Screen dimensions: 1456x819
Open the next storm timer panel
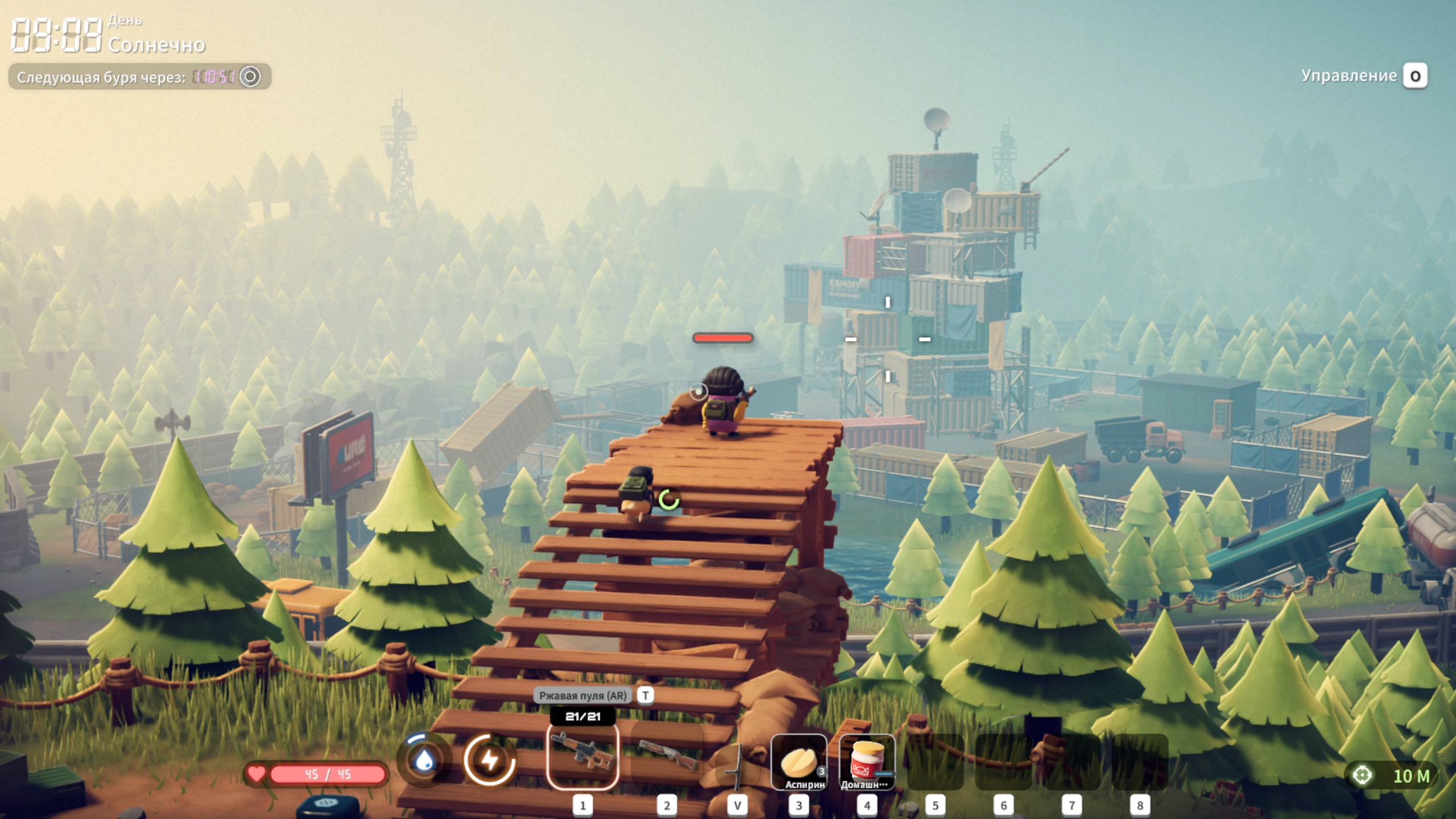pos(139,77)
